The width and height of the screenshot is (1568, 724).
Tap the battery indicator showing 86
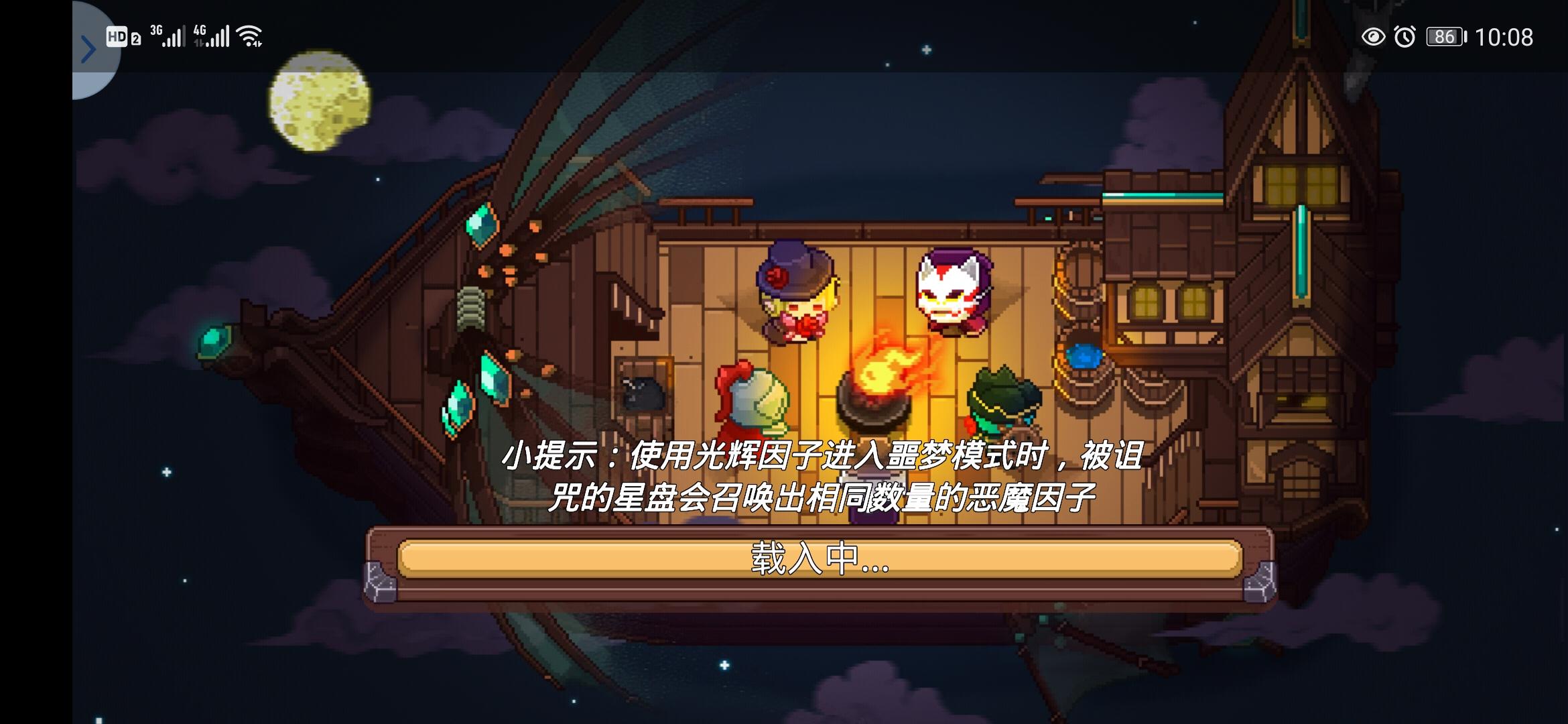pyautogui.click(x=1445, y=38)
